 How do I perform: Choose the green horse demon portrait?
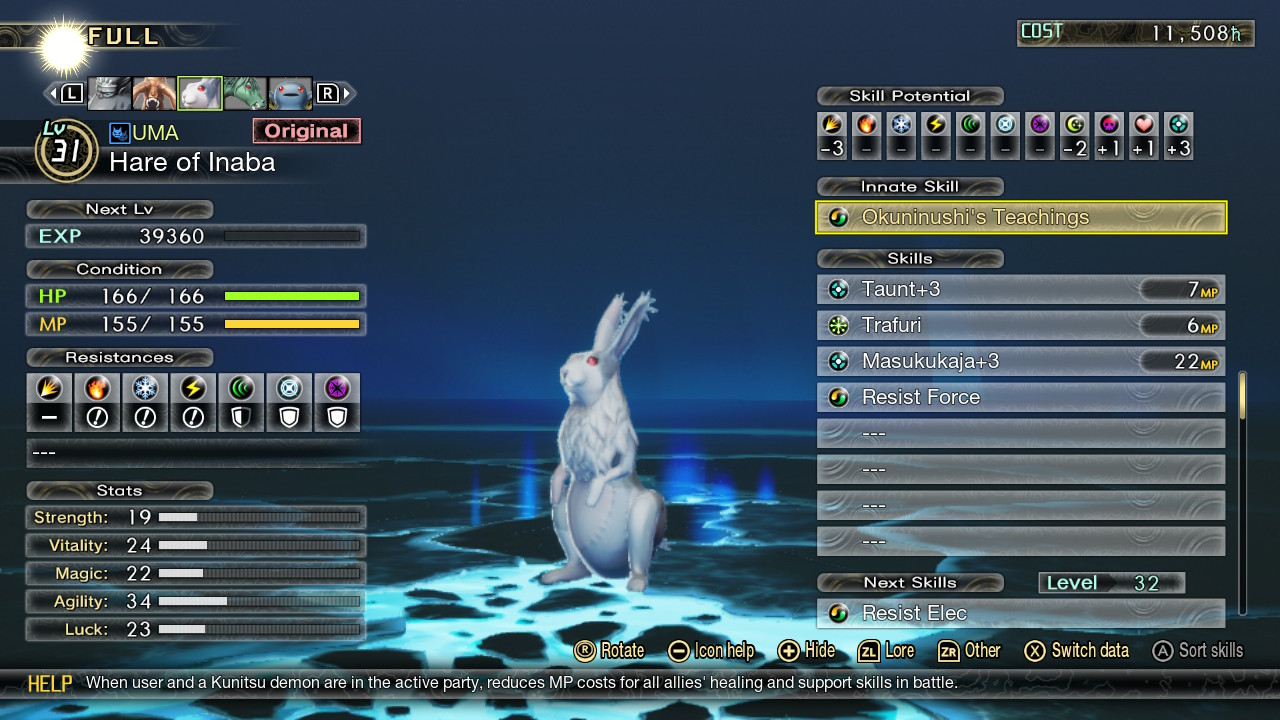[245, 93]
